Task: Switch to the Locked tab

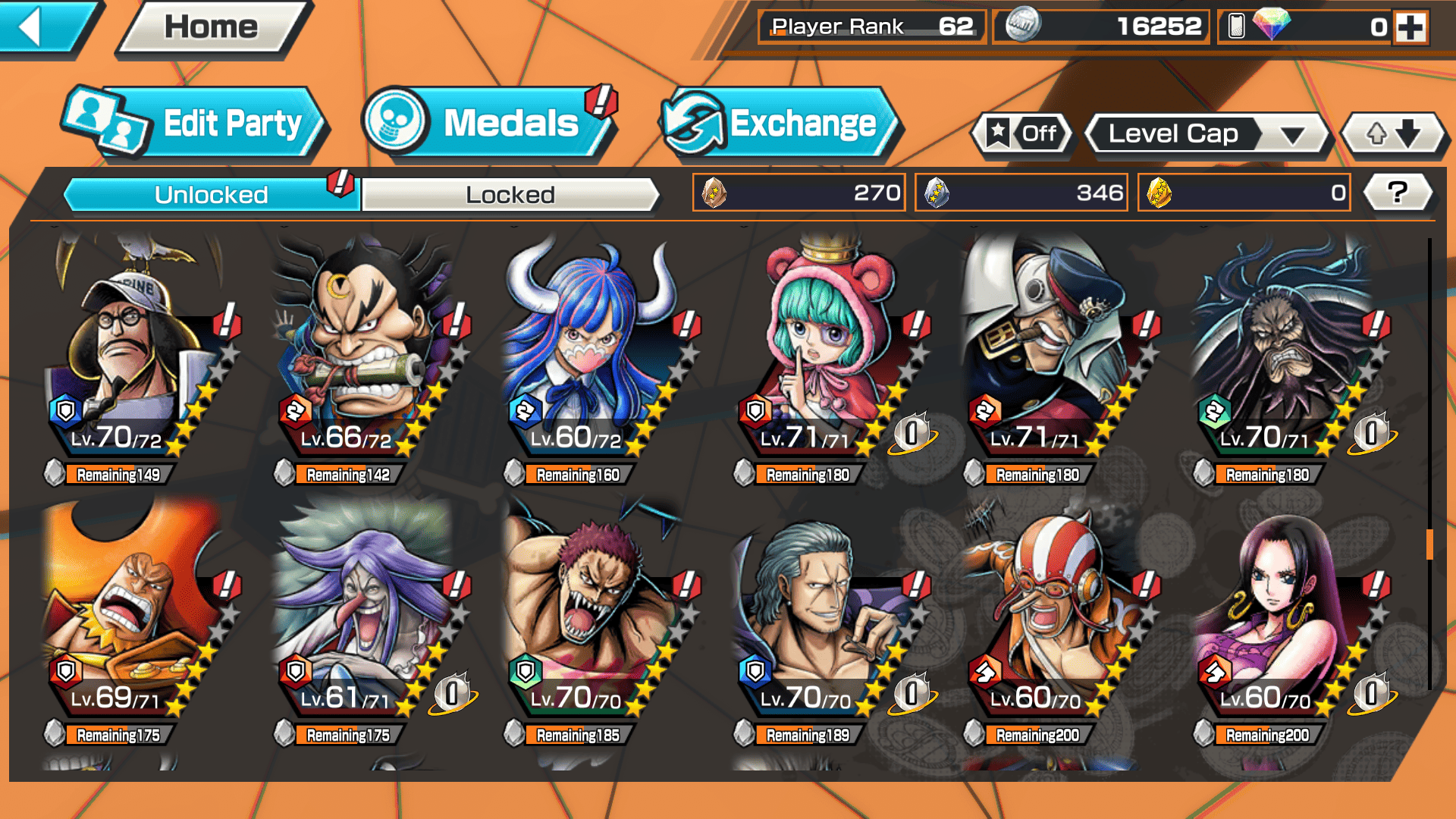Action: (510, 195)
